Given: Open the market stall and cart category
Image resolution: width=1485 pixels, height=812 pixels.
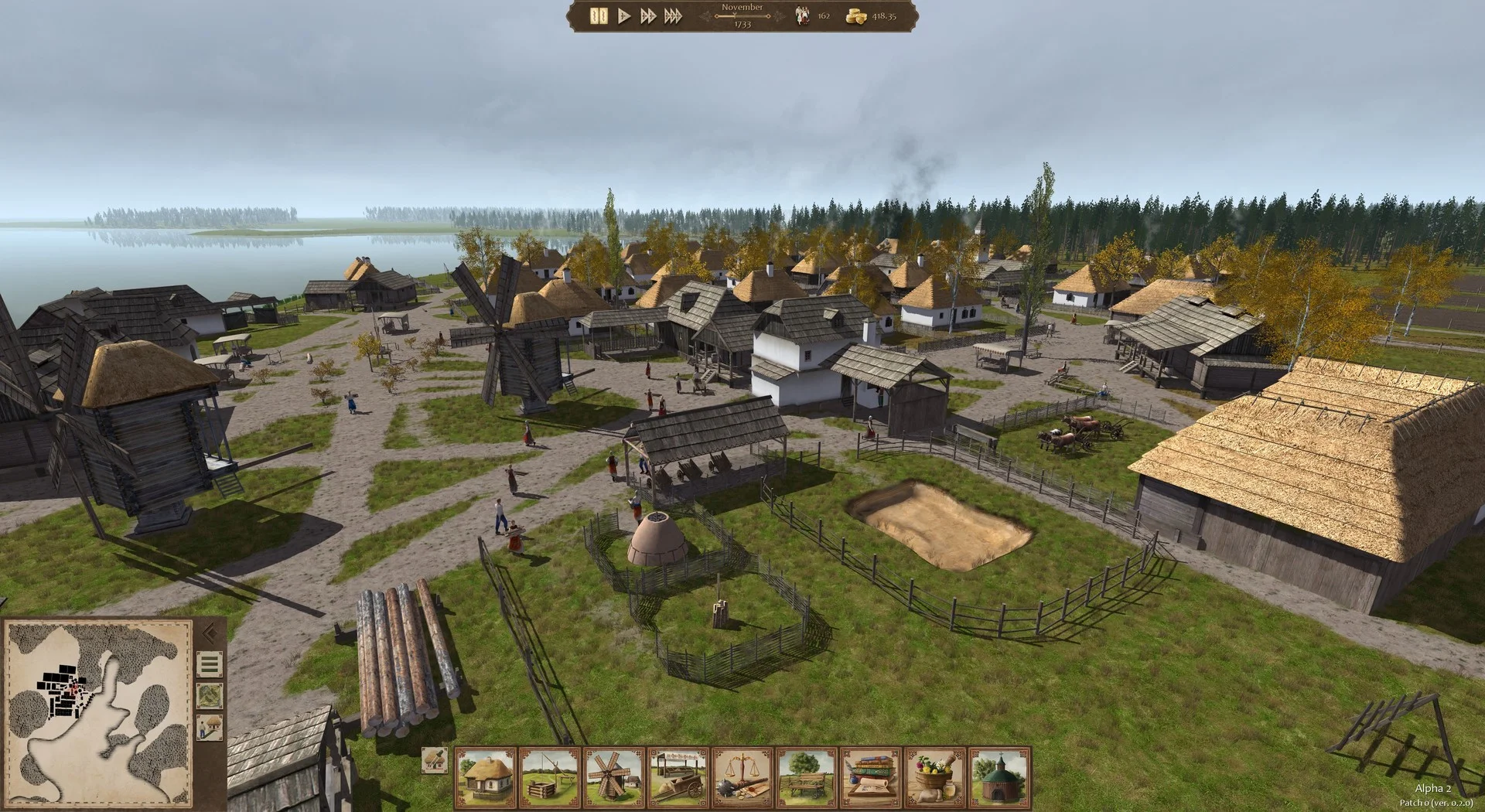Looking at the screenshot, I should pyautogui.click(x=678, y=776).
